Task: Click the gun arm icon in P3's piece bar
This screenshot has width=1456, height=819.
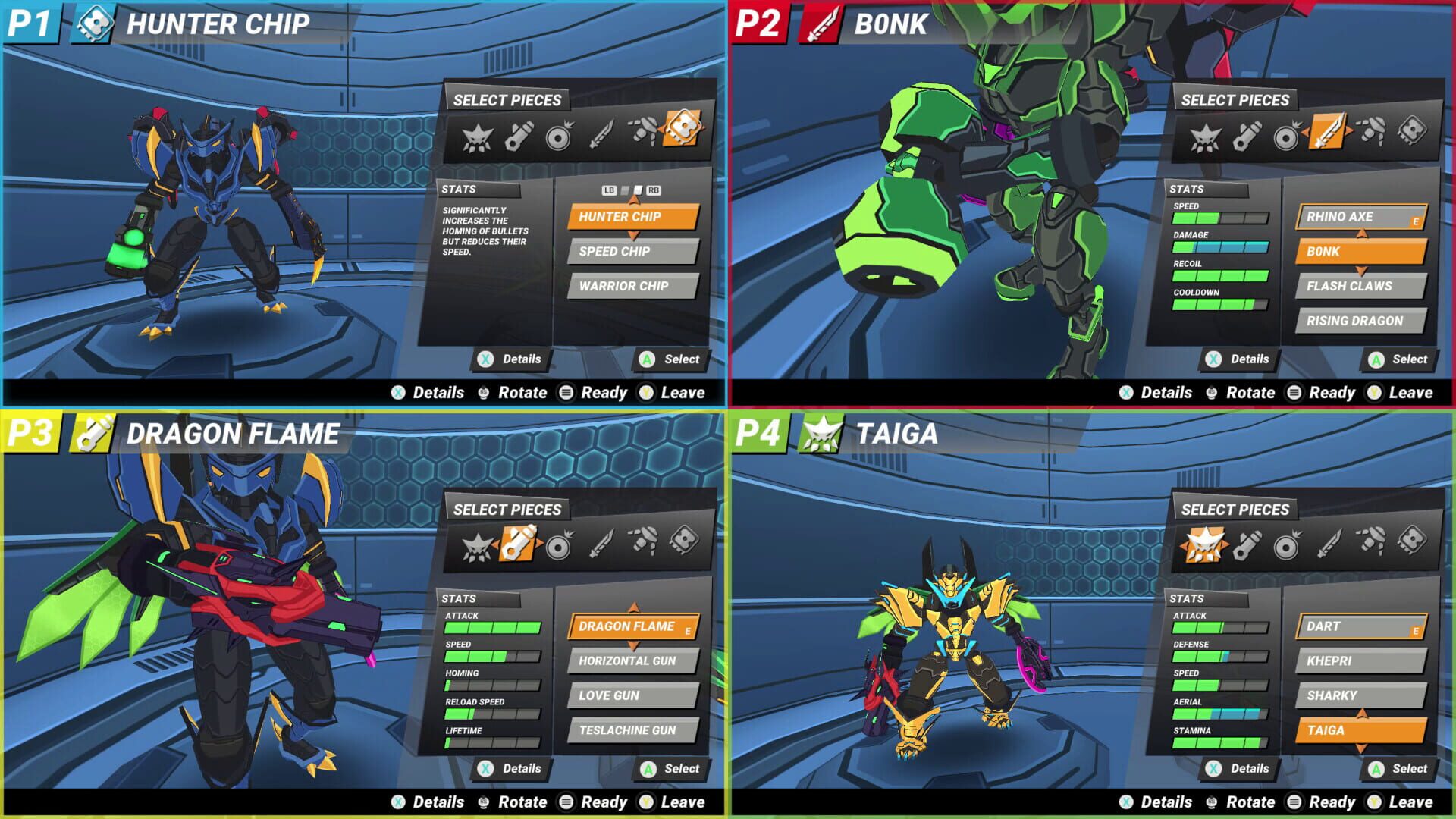Action: pyautogui.click(x=518, y=543)
